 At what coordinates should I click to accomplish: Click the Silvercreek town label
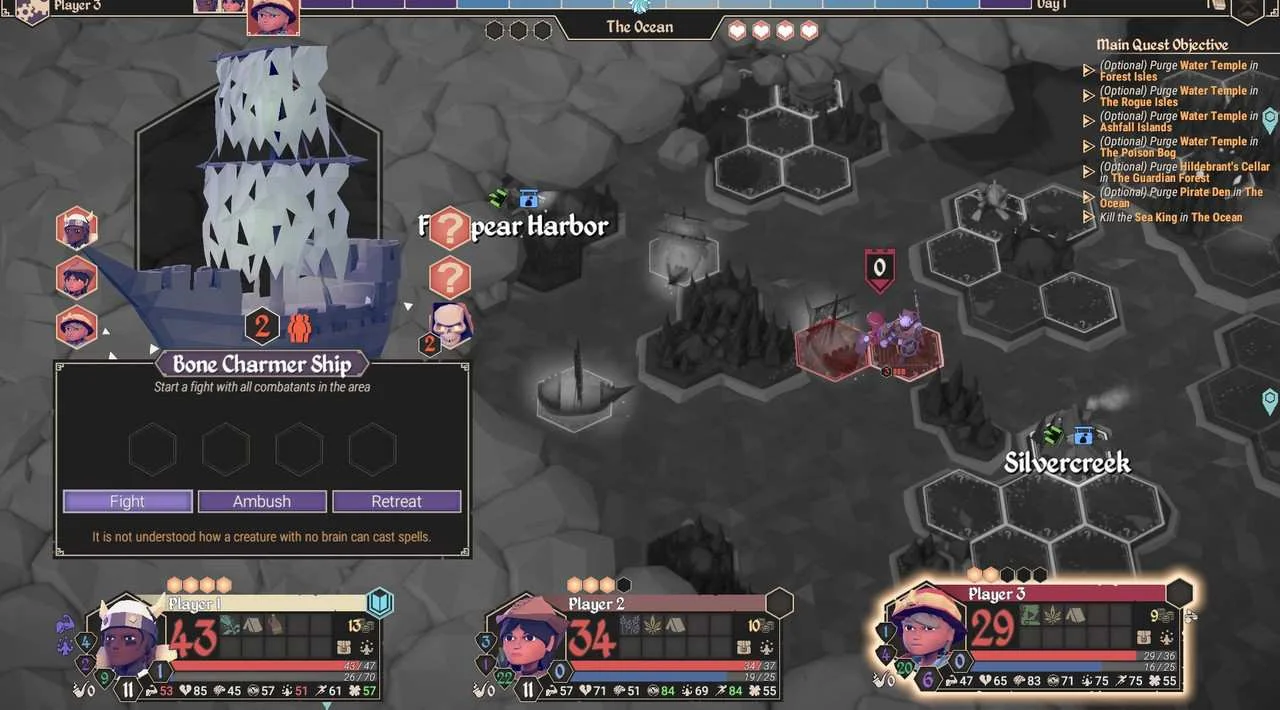click(1067, 463)
